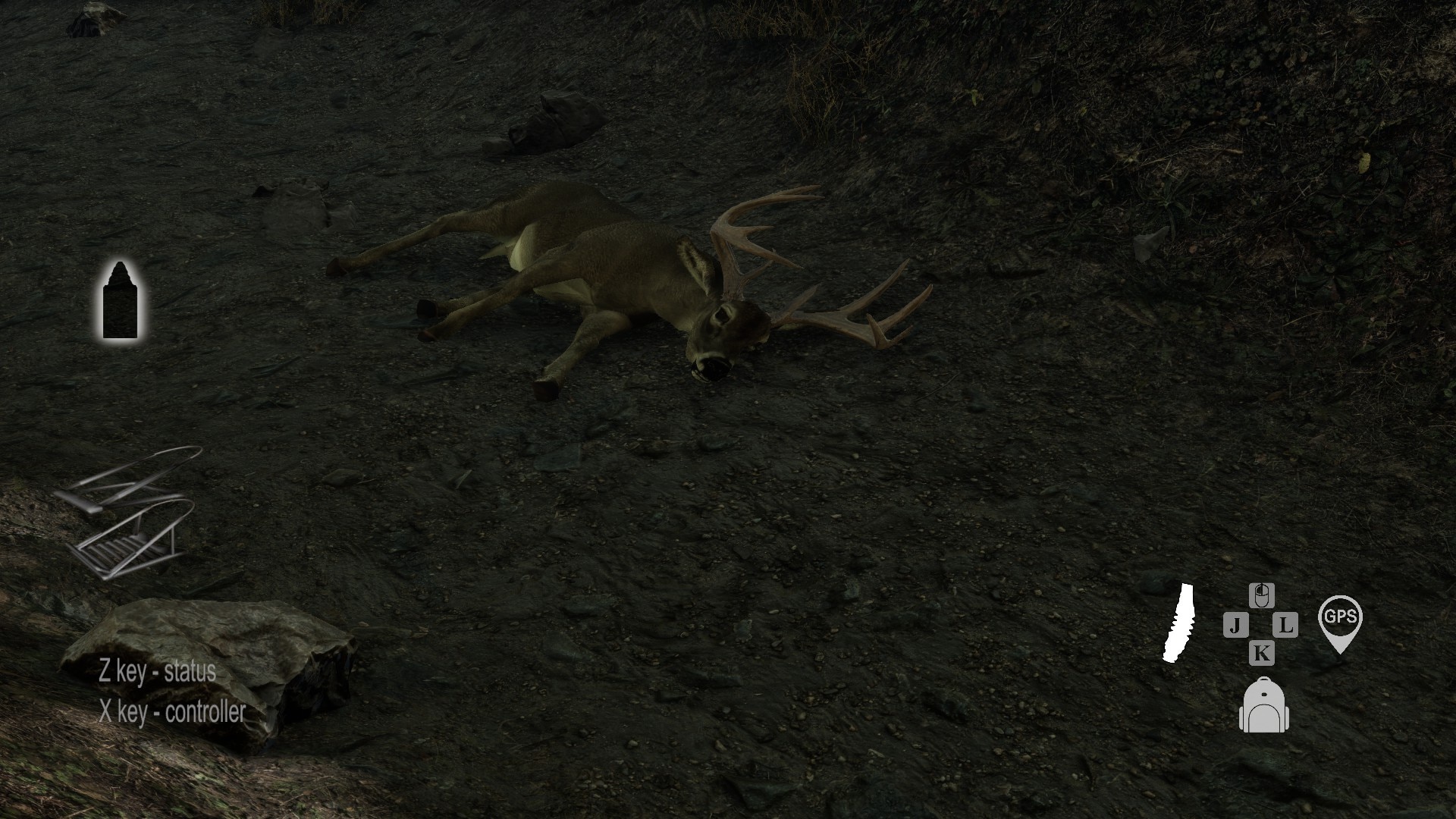Image resolution: width=1456 pixels, height=819 pixels.
Task: Open the GPS map marker icon
Action: coord(1340,622)
